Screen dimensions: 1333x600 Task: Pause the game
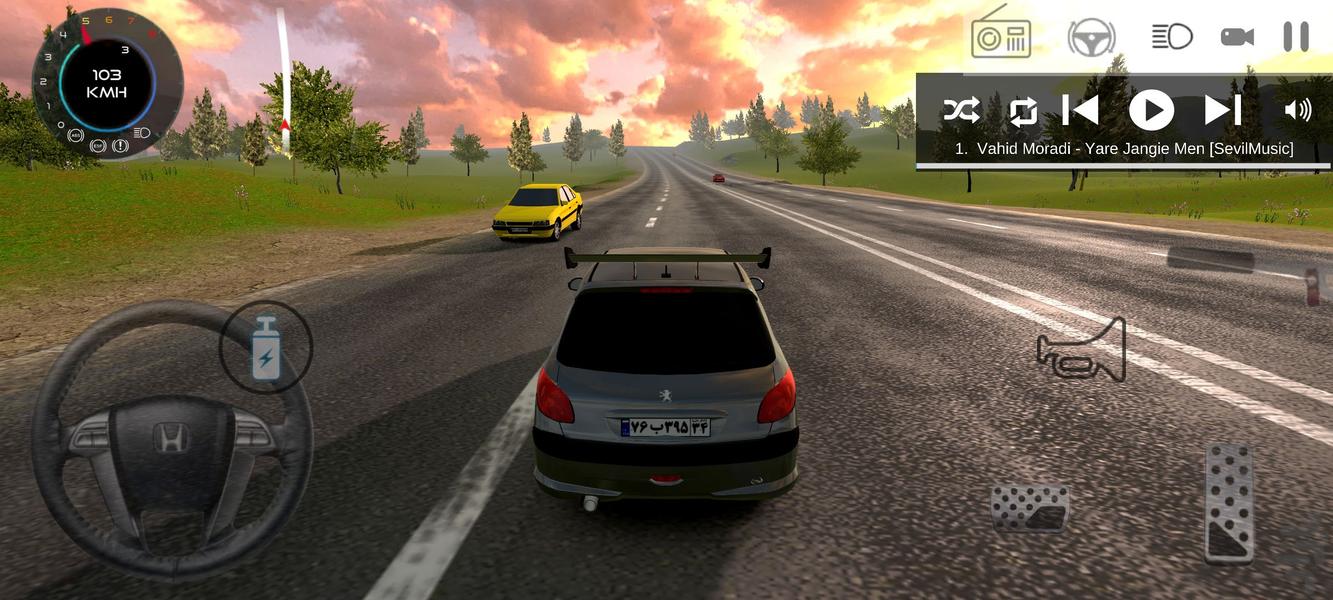1295,37
